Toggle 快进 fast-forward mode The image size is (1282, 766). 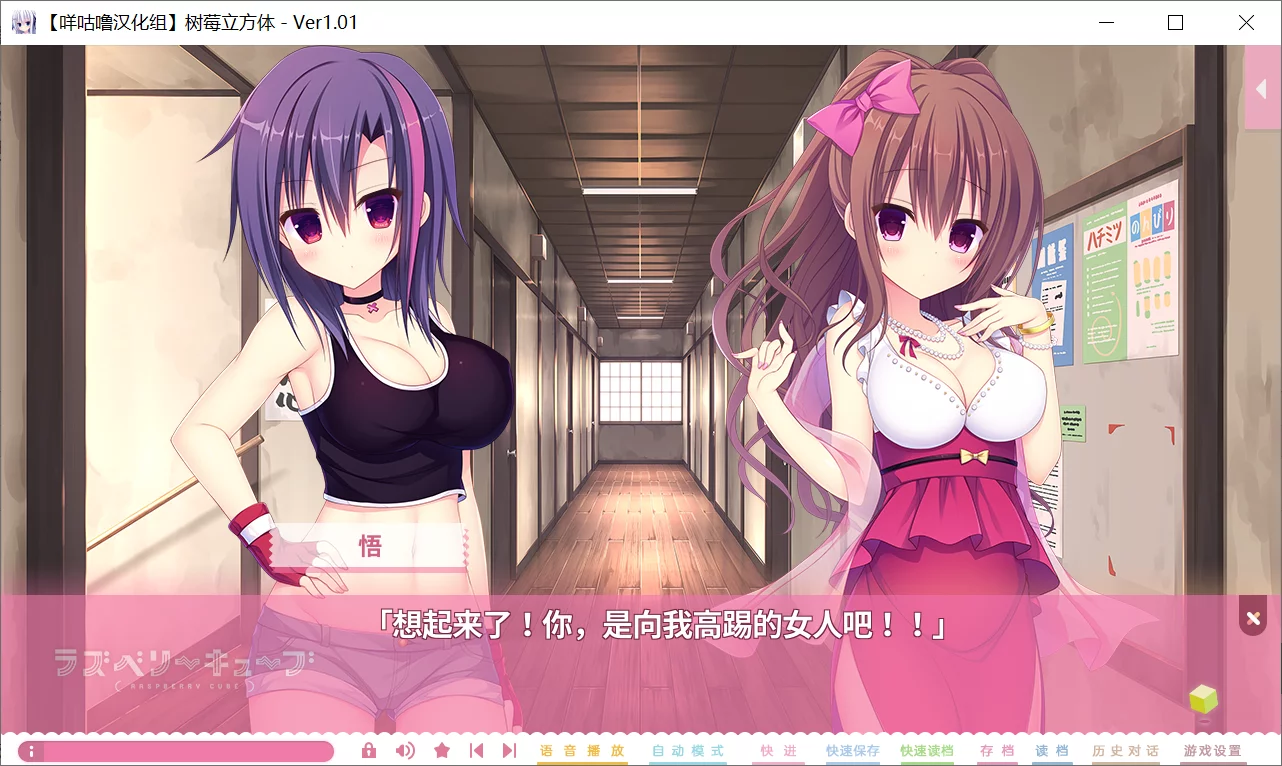click(x=777, y=749)
